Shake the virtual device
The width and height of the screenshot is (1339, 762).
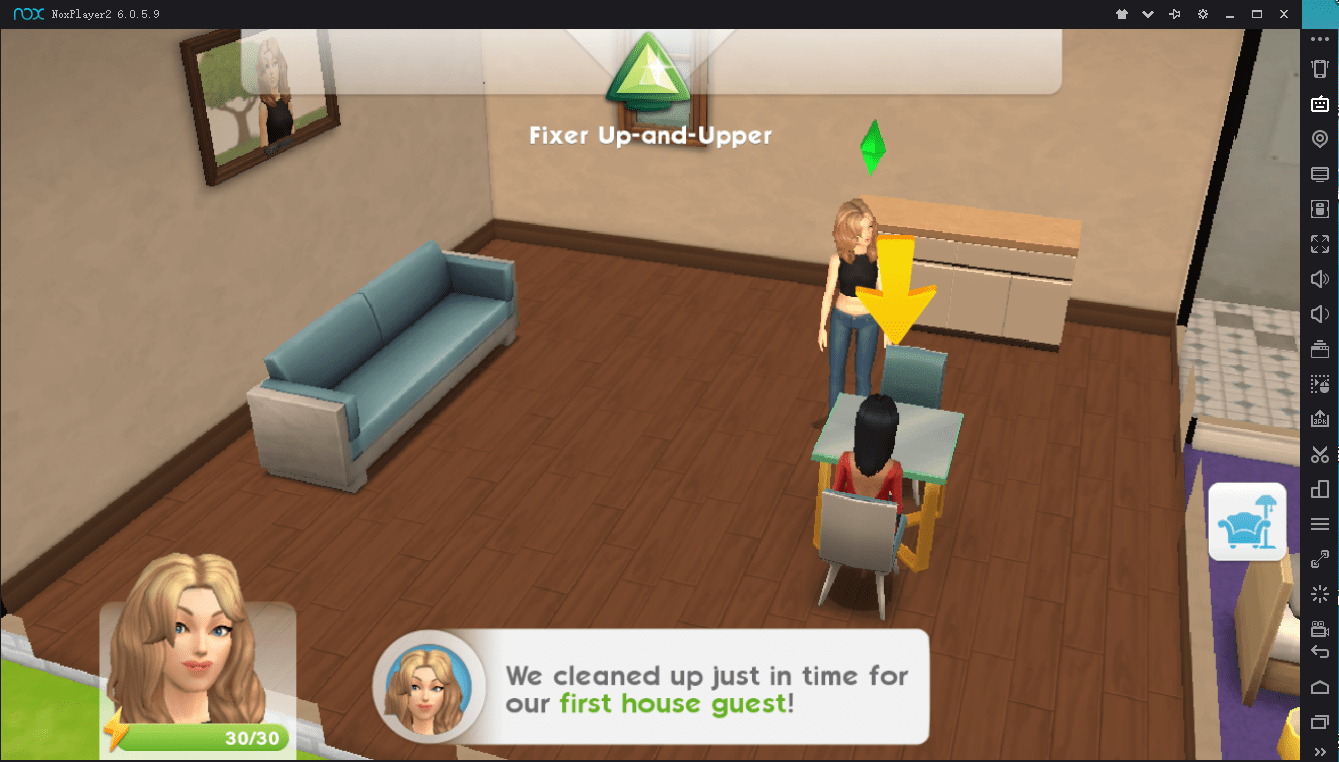click(x=1320, y=593)
